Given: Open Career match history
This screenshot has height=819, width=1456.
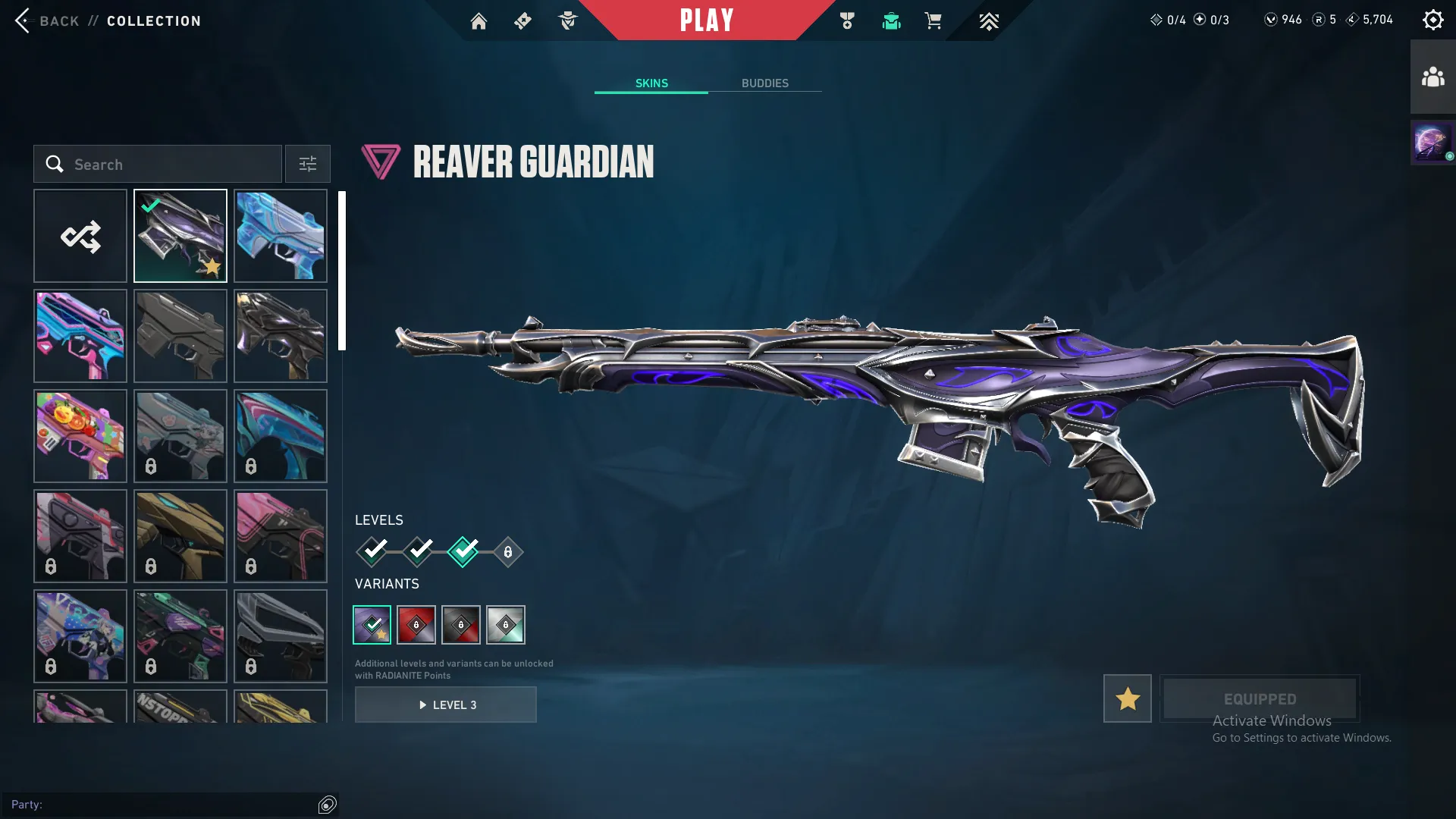Looking at the screenshot, I should point(848,21).
